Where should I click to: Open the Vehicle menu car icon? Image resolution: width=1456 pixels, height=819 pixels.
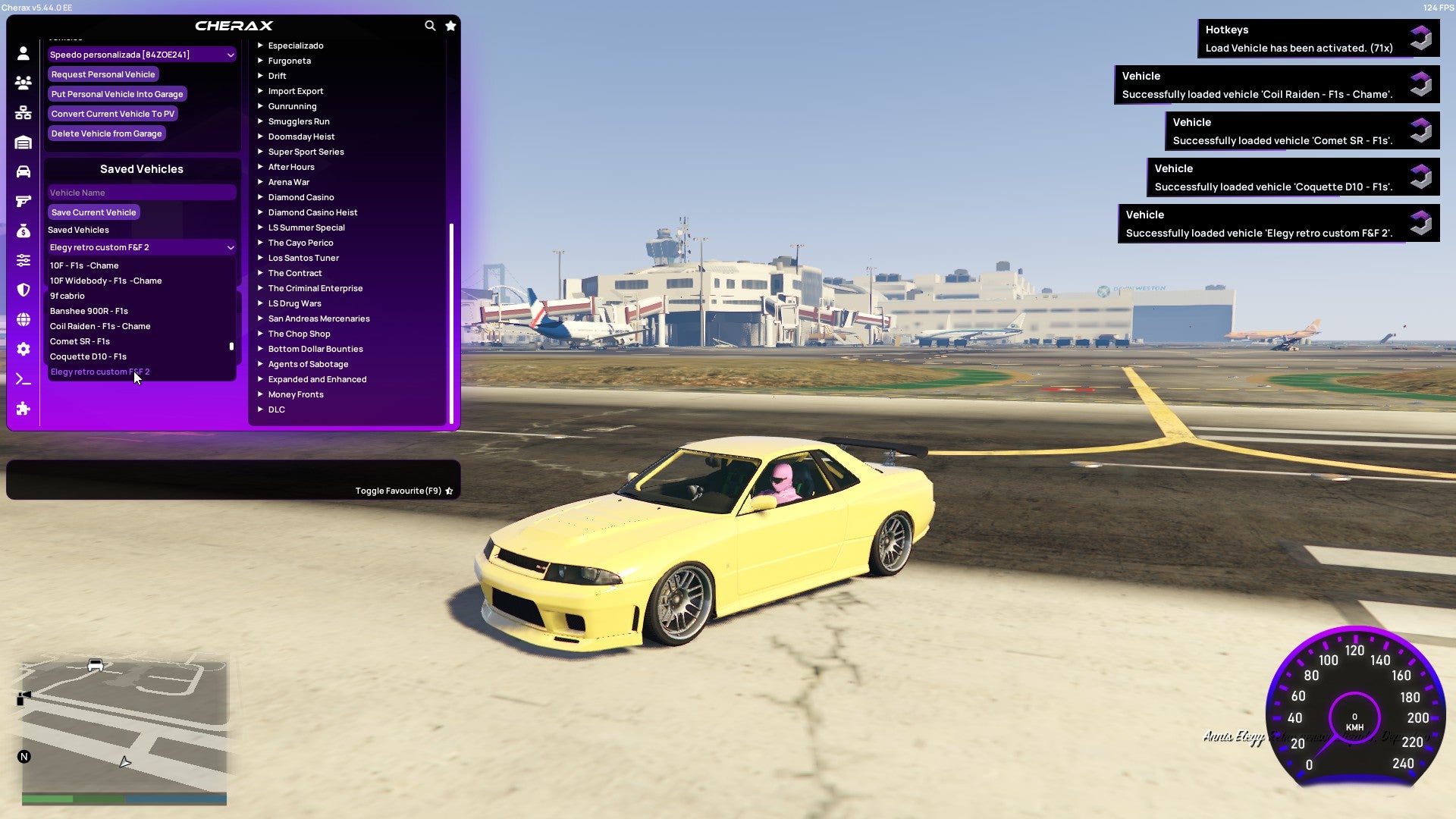tap(23, 171)
